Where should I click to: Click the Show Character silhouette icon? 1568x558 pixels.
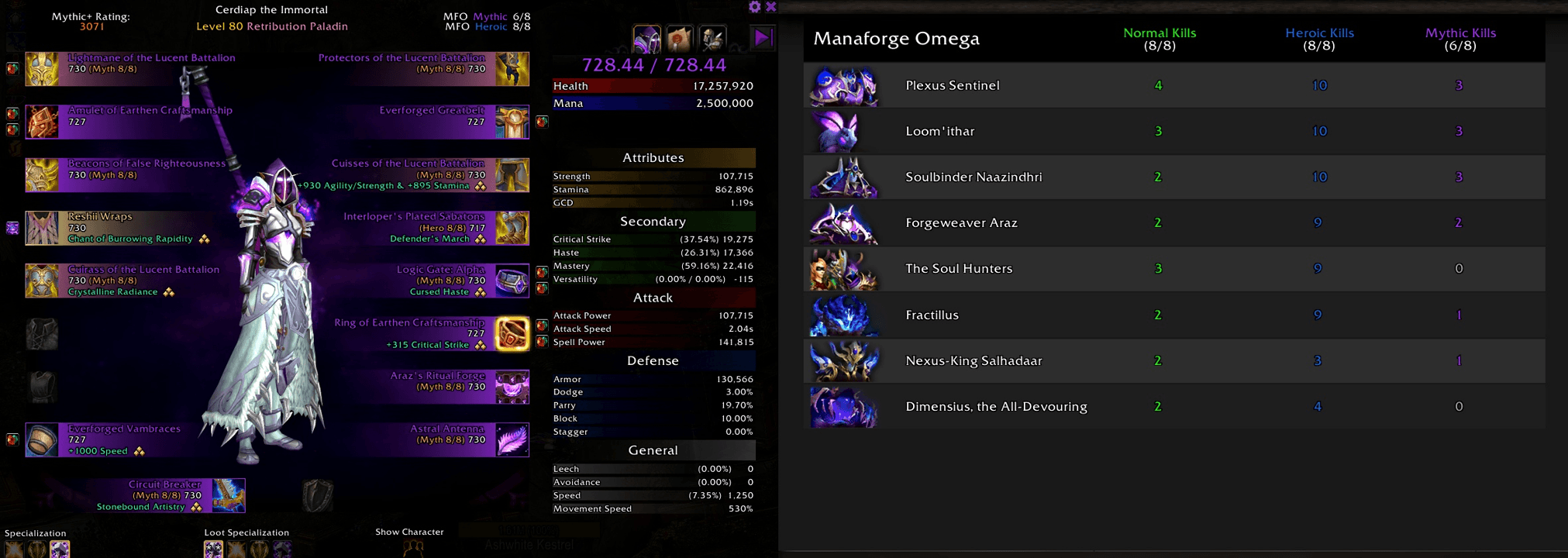point(413,547)
